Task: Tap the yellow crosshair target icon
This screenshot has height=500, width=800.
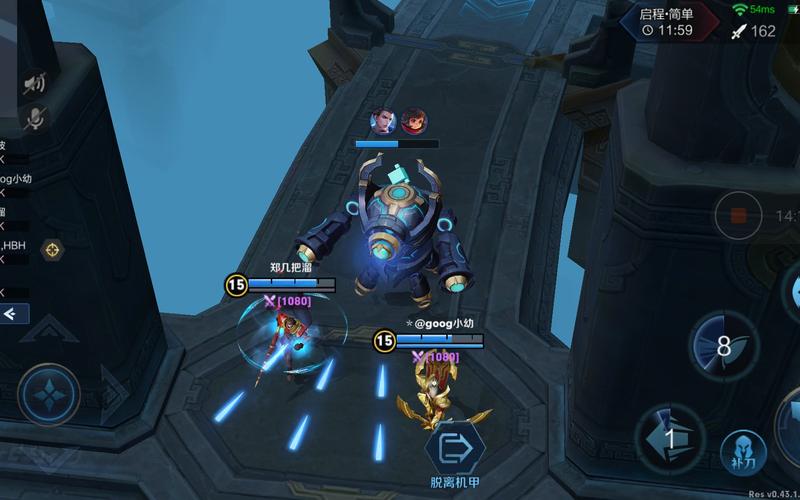Action: click(x=52, y=249)
